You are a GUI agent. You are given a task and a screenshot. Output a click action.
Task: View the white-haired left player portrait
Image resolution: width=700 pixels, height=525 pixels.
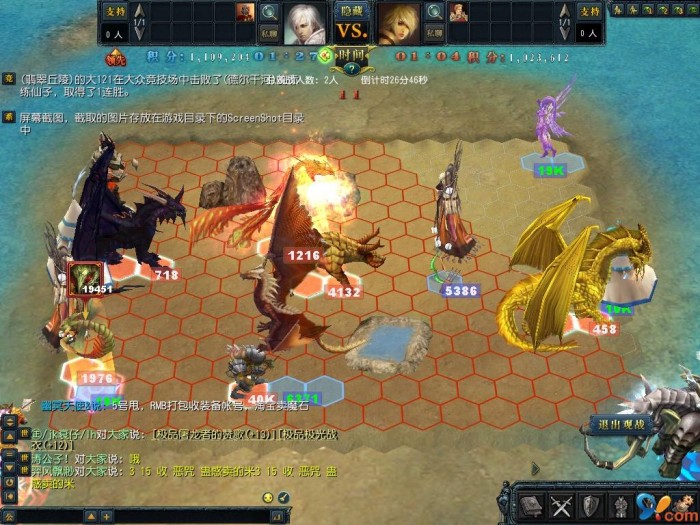(x=305, y=22)
